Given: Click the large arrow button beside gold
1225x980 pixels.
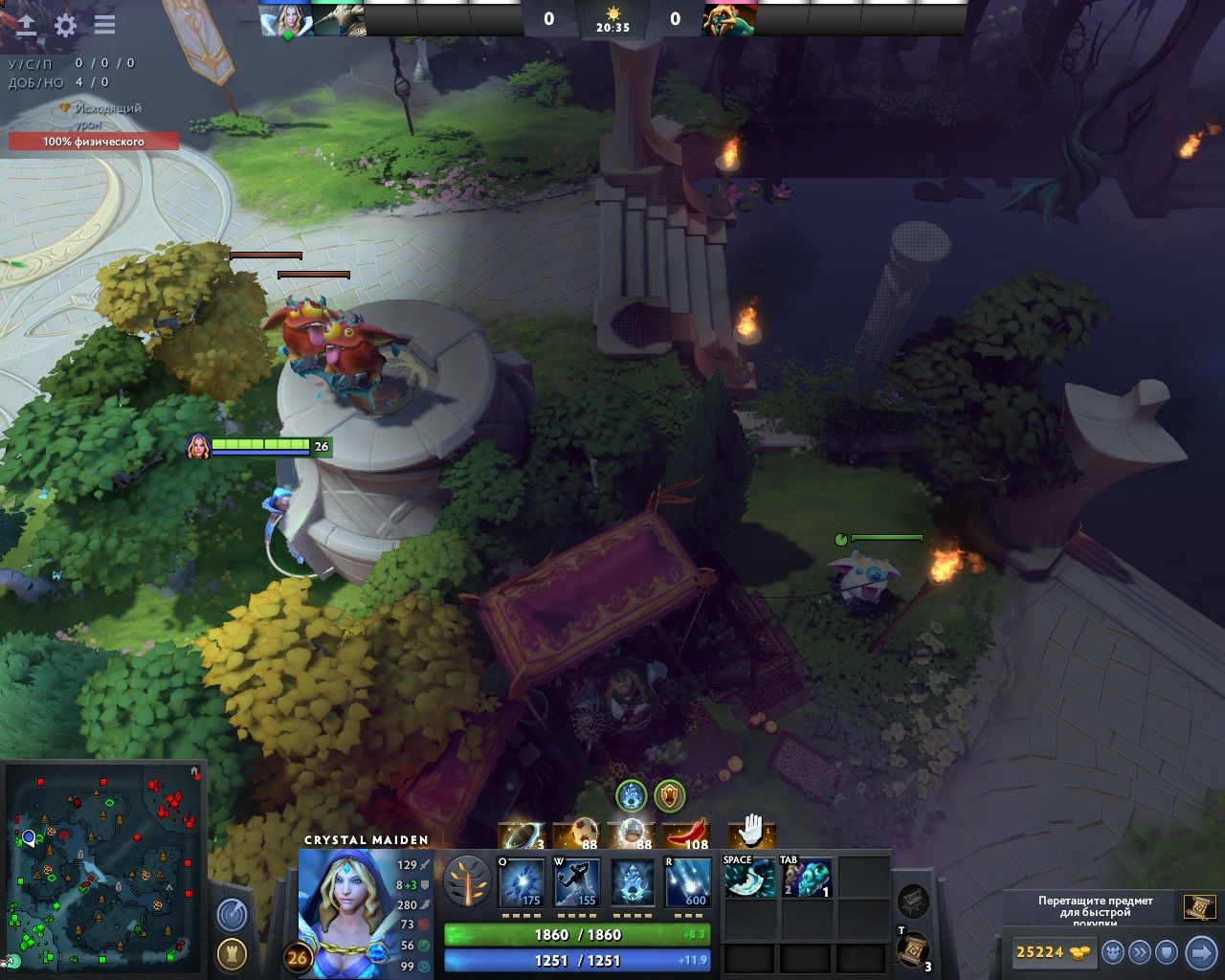Looking at the screenshot, I should click(x=1200, y=952).
